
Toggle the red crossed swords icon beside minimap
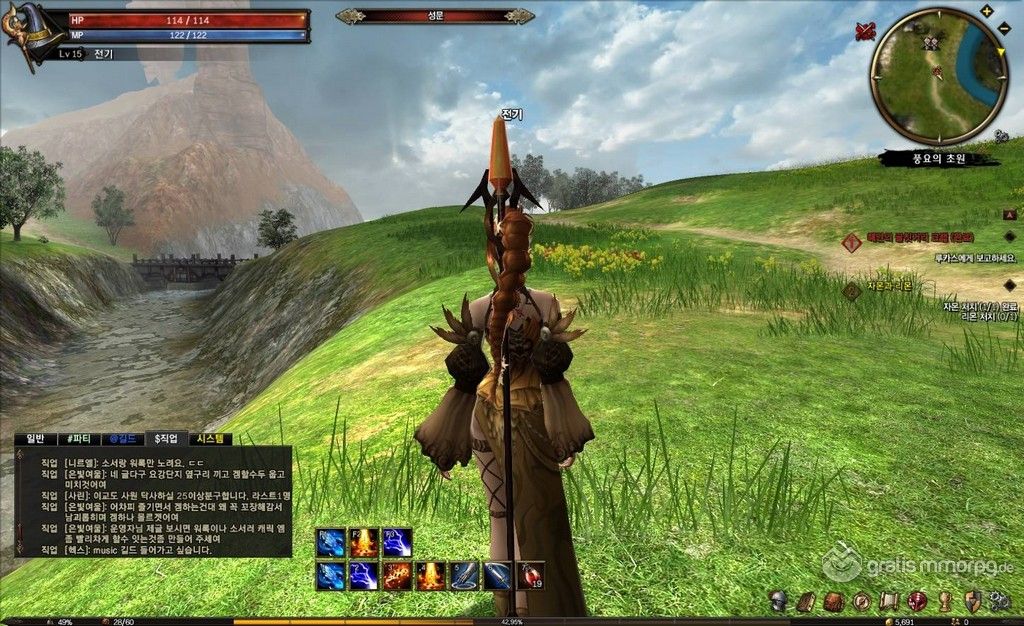865,31
